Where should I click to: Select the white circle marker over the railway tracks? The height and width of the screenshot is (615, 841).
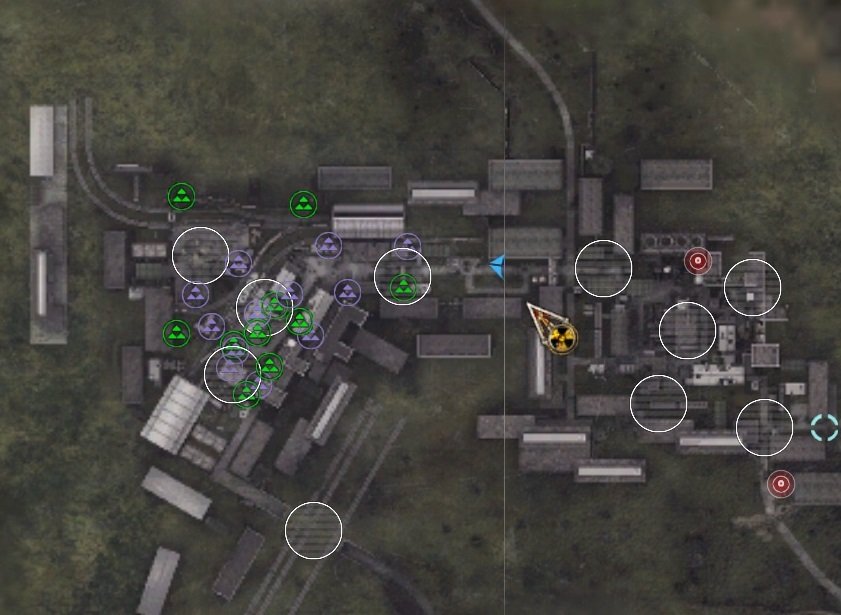click(x=313, y=530)
